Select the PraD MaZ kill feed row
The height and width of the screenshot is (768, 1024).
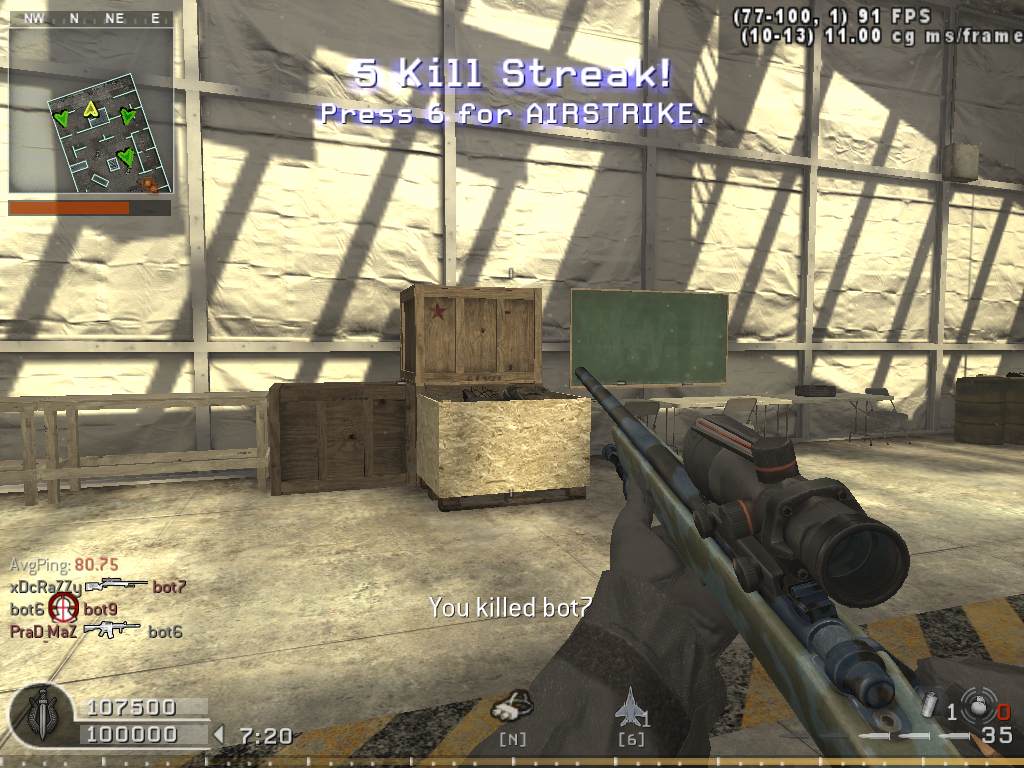coord(96,631)
